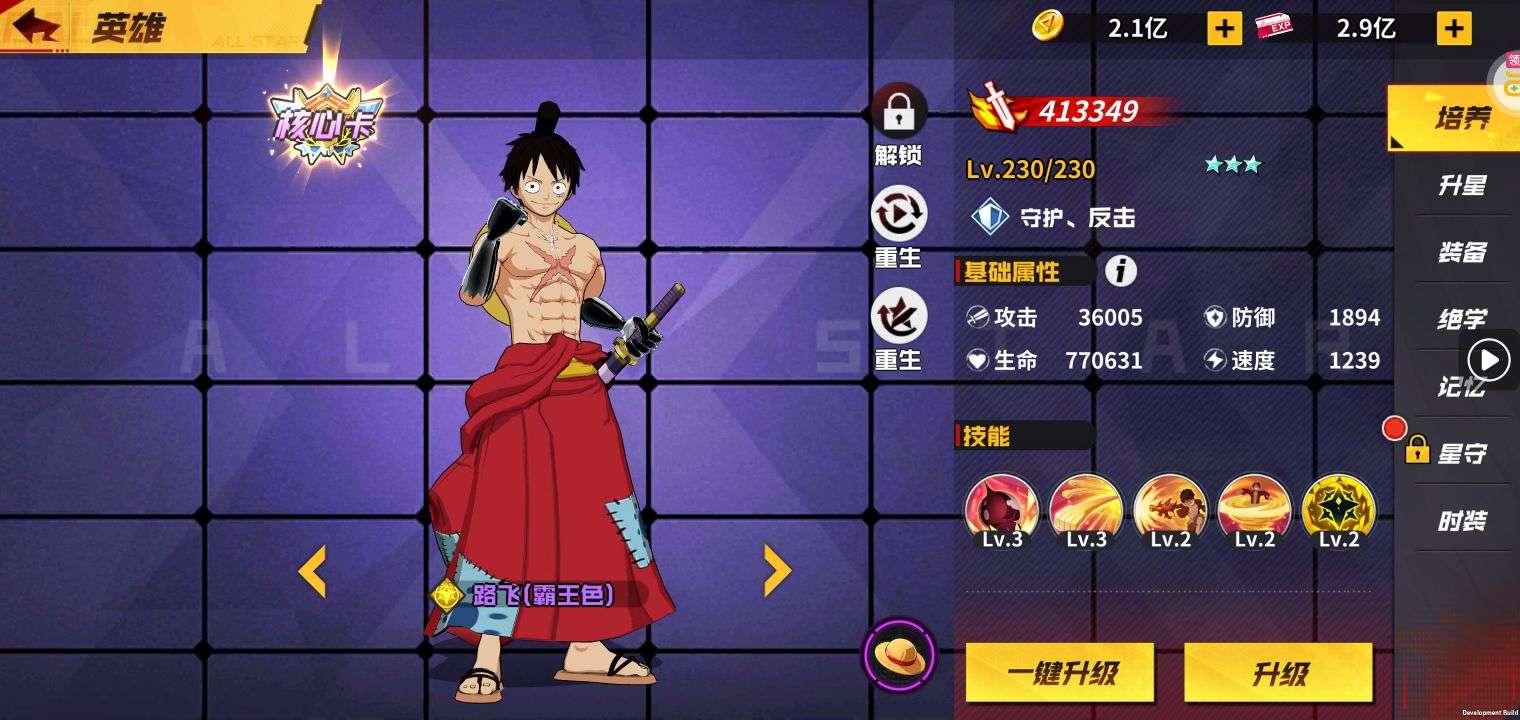This screenshot has height=720, width=1520.
Task: Select the locked 星守 tab
Action: (1461, 454)
